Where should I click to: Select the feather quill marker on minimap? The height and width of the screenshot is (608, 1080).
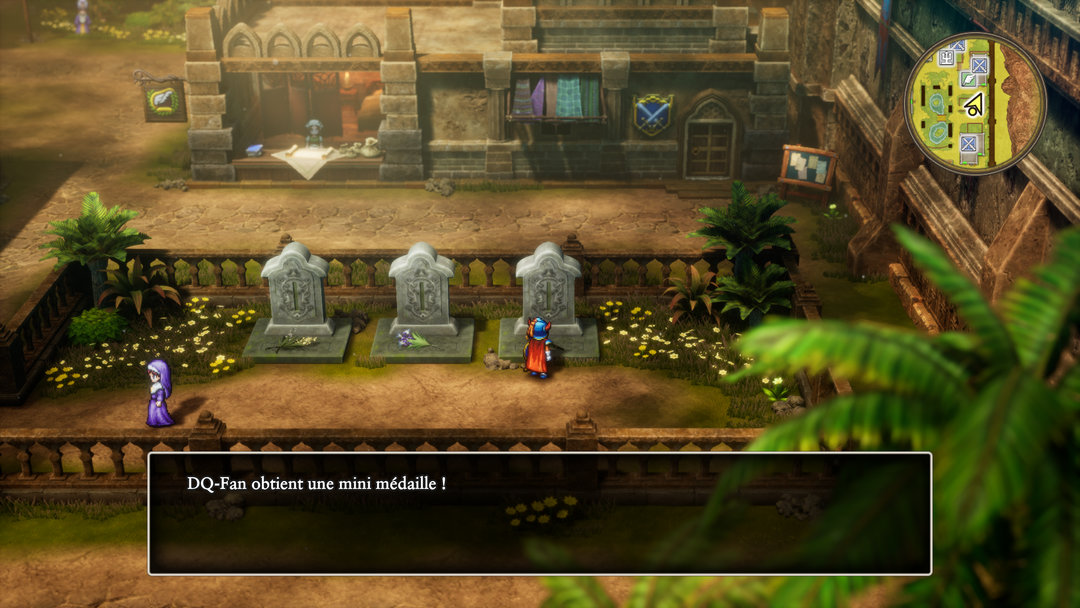967,78
